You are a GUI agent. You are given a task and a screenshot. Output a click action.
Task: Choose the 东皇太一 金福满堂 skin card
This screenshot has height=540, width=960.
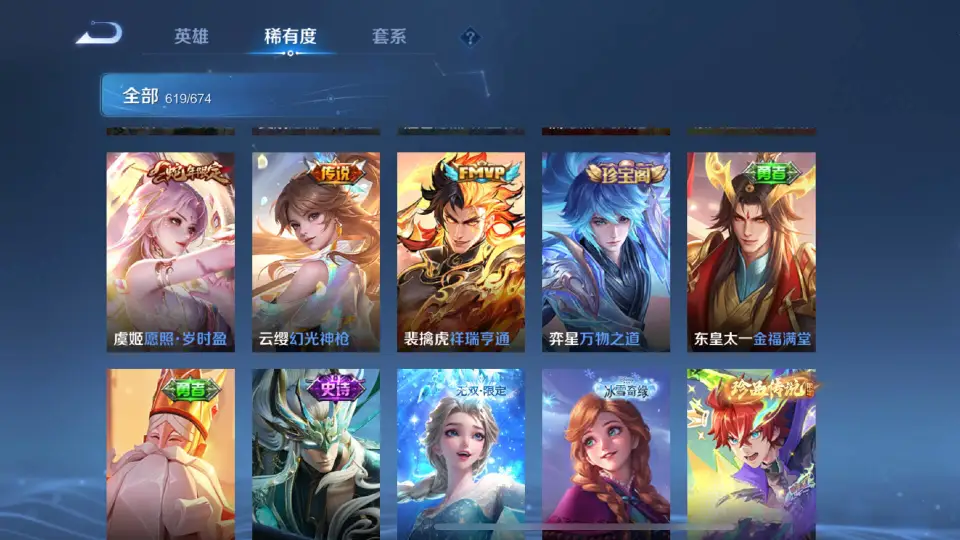coord(751,251)
